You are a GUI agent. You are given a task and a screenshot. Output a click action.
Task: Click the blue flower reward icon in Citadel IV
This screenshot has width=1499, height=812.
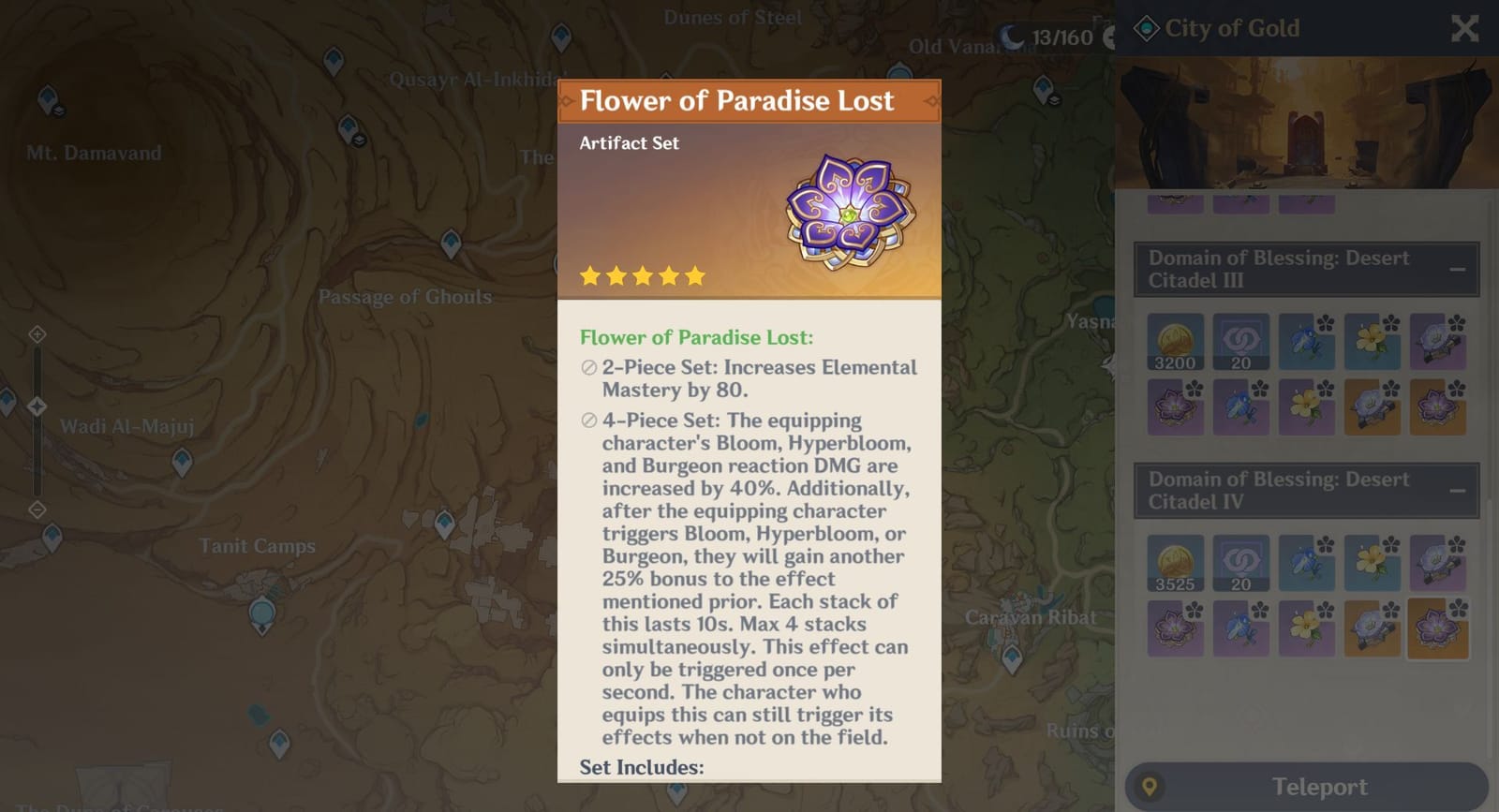1307,563
